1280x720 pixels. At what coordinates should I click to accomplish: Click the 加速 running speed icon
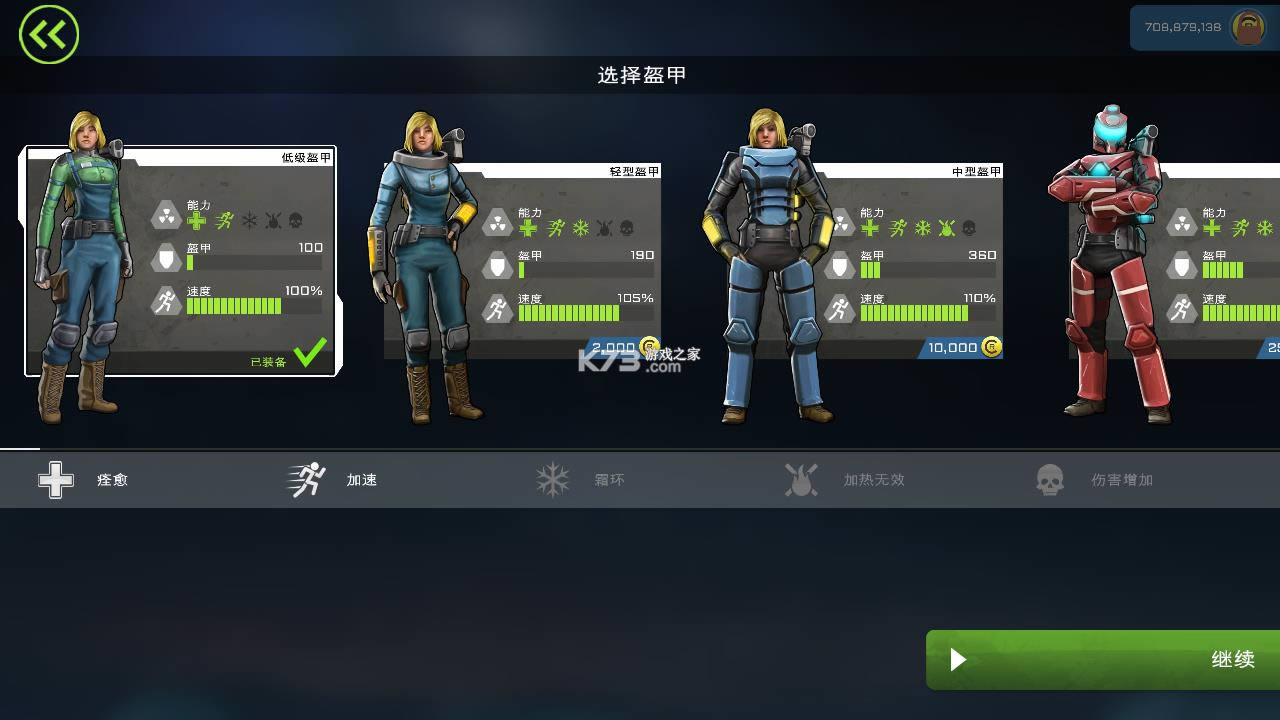[x=307, y=479]
